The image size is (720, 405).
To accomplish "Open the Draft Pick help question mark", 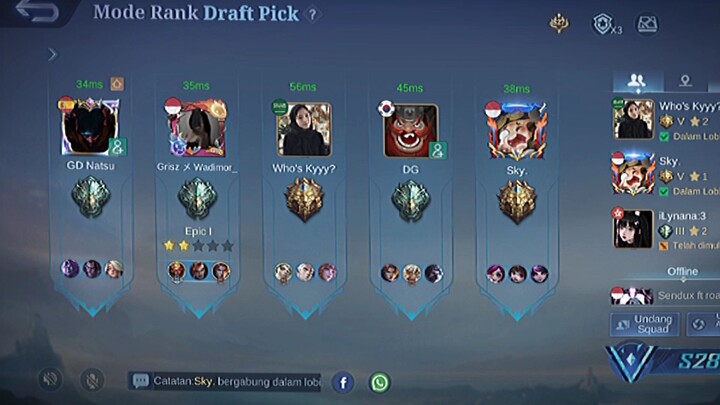I will 313,15.
